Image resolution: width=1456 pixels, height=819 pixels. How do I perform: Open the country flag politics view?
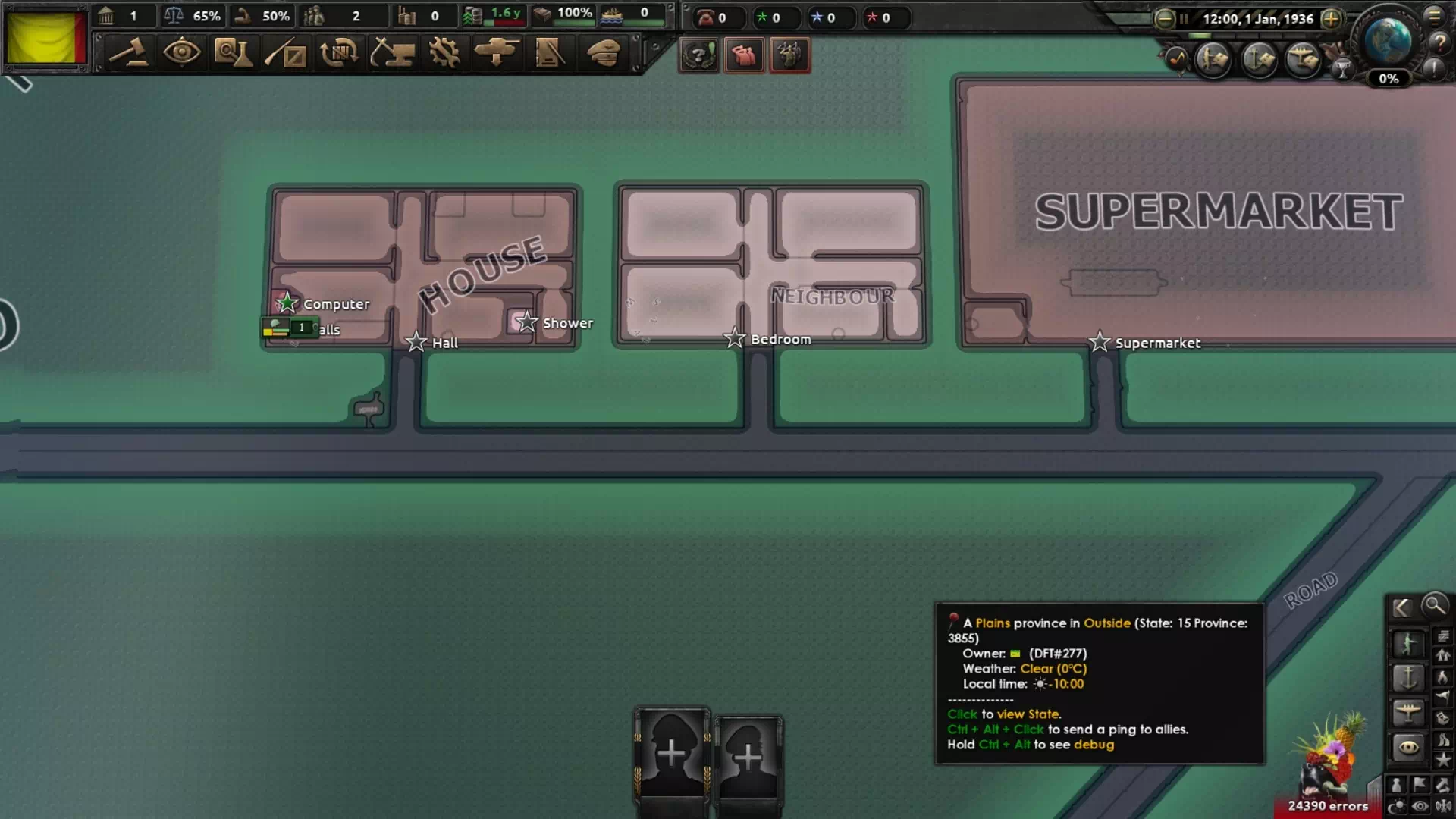(45, 38)
